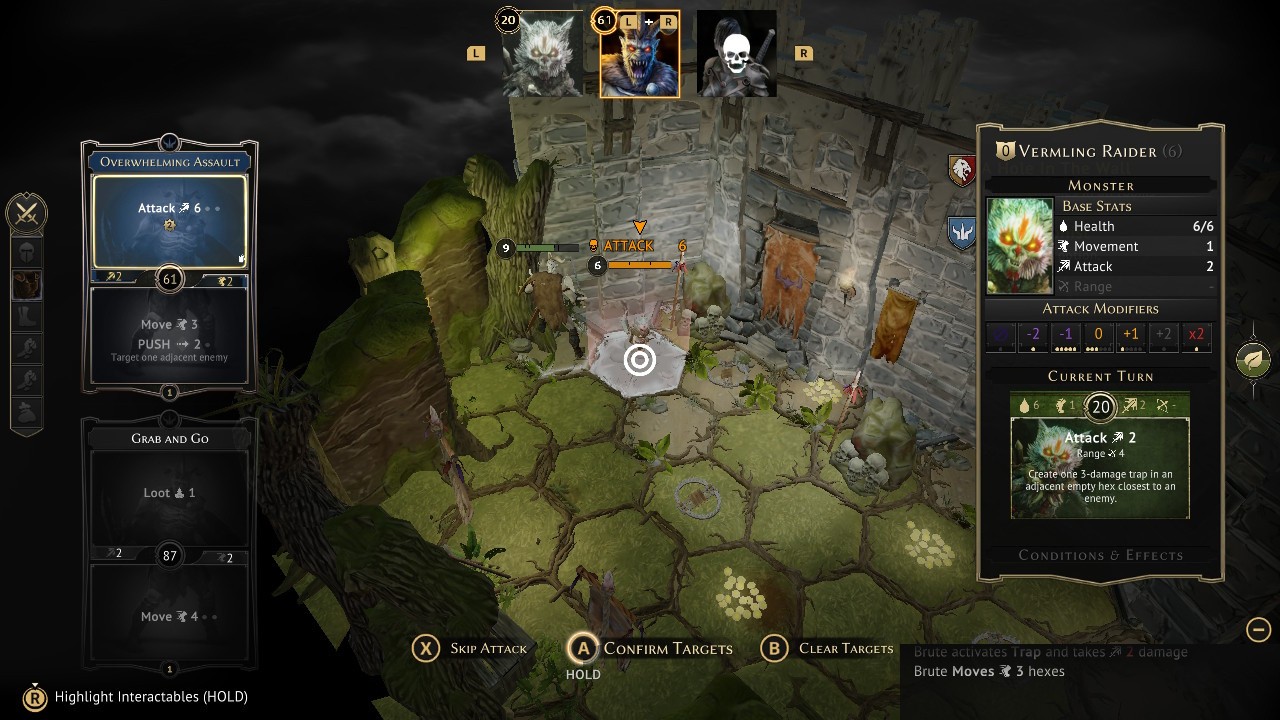The image size is (1280, 720).
Task: Click the green leaf element icon
Action: [1253, 360]
